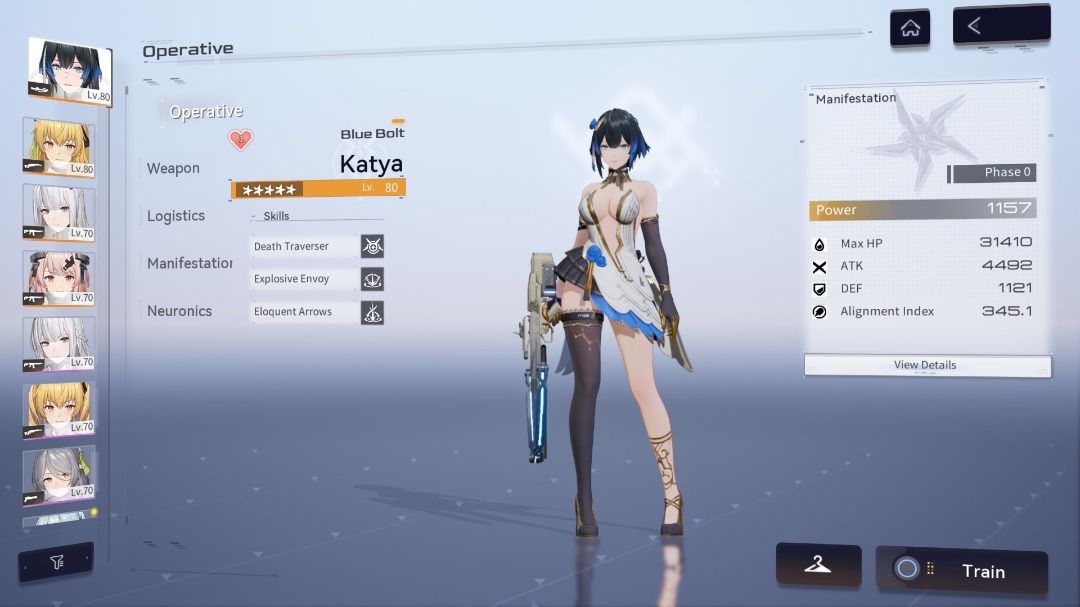Click the View Details button
The width and height of the screenshot is (1080, 607).
coord(926,366)
